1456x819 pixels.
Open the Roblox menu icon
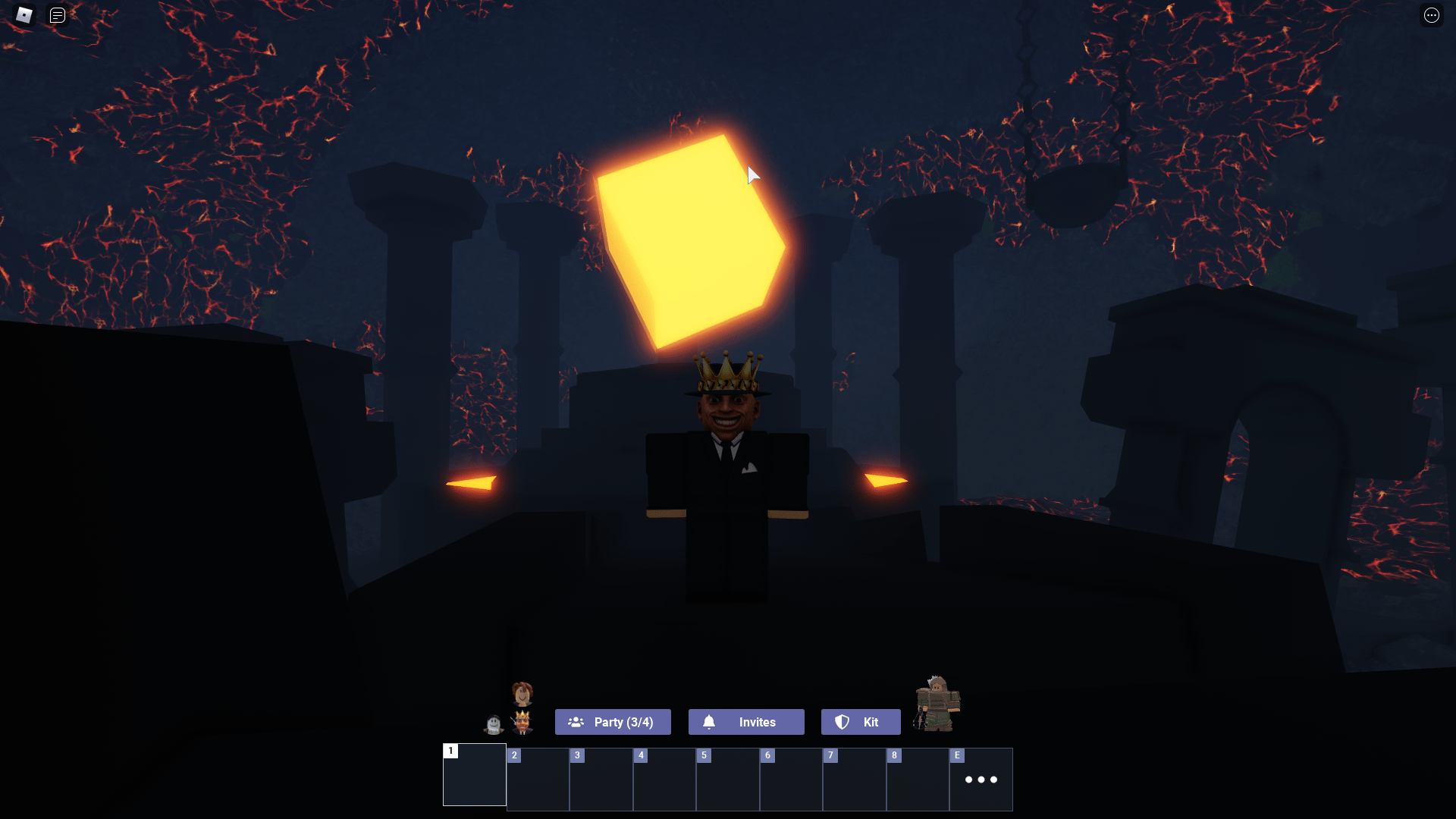[x=24, y=14]
